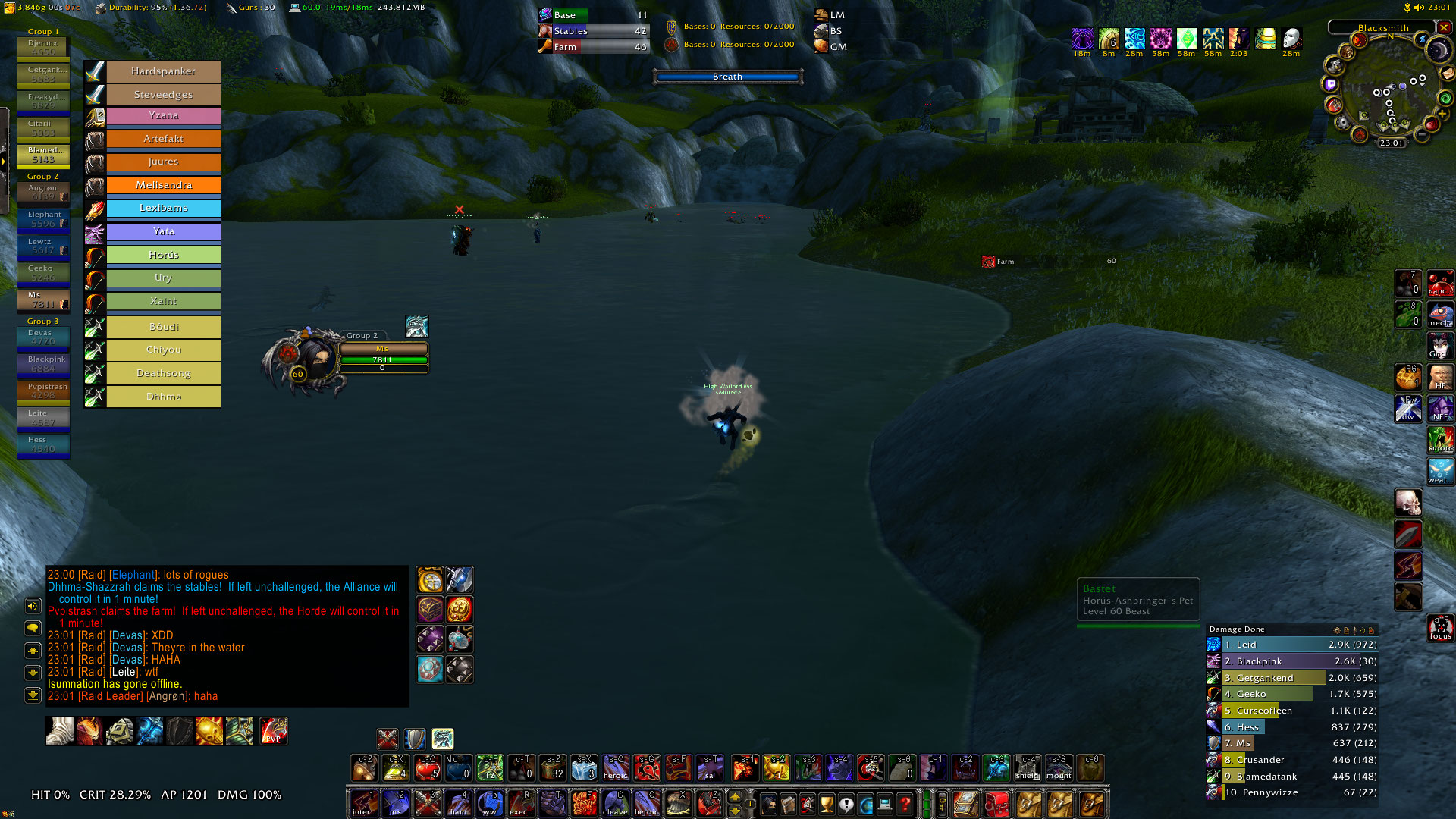This screenshot has height=819, width=1456.
Task: Select Hardspanker in the enemy list
Action: 163,71
